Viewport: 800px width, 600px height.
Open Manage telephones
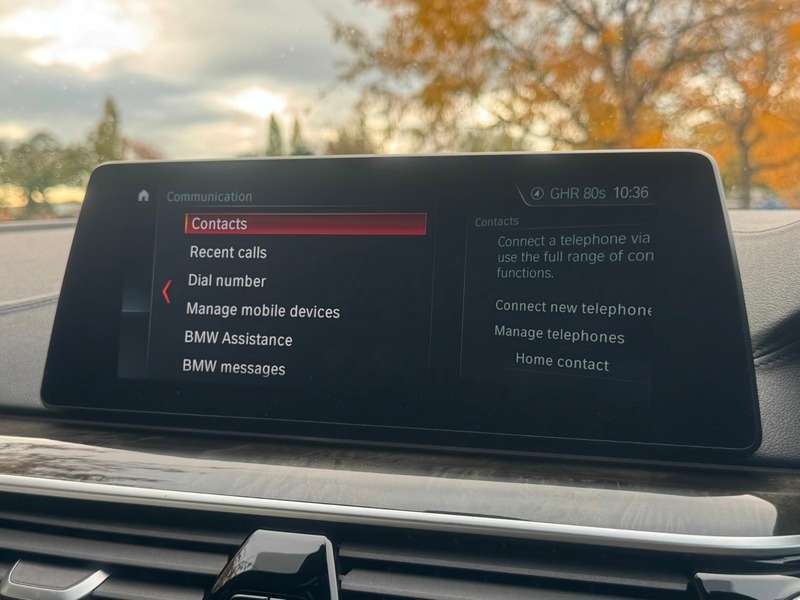(x=559, y=336)
